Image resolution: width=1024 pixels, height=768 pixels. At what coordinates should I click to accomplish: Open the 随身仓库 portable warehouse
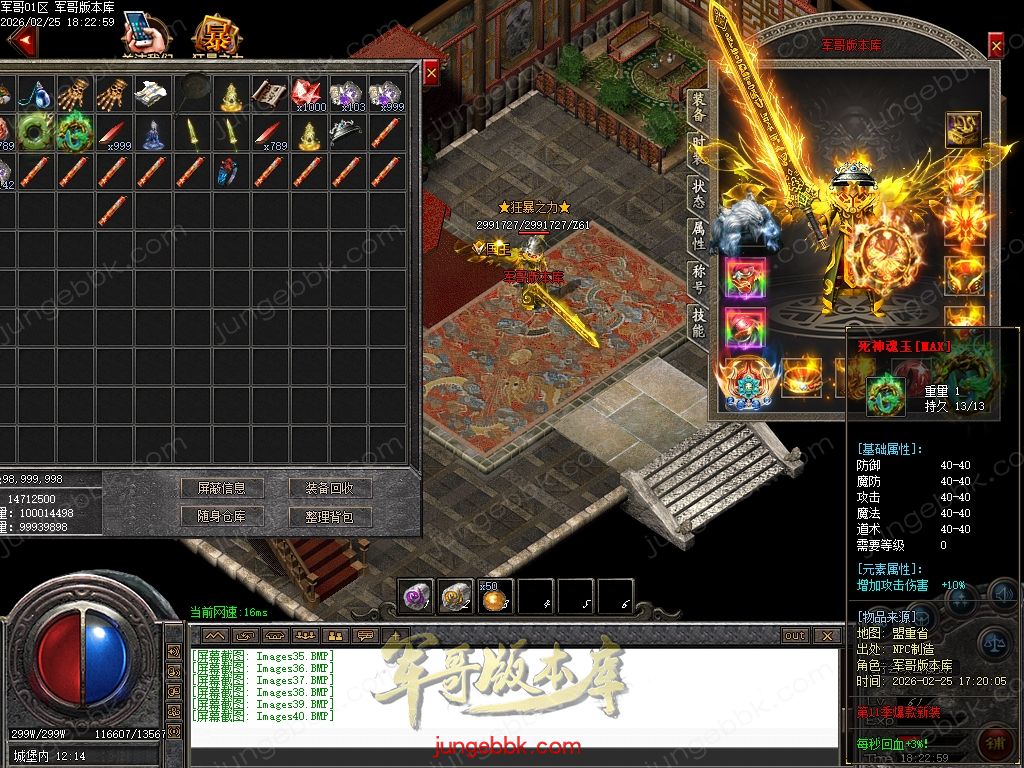coord(222,516)
